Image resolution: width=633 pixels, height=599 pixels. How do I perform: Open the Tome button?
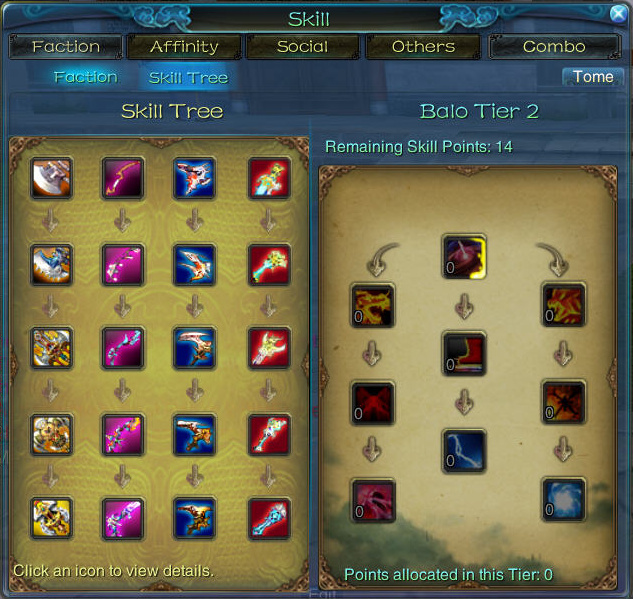pos(593,77)
